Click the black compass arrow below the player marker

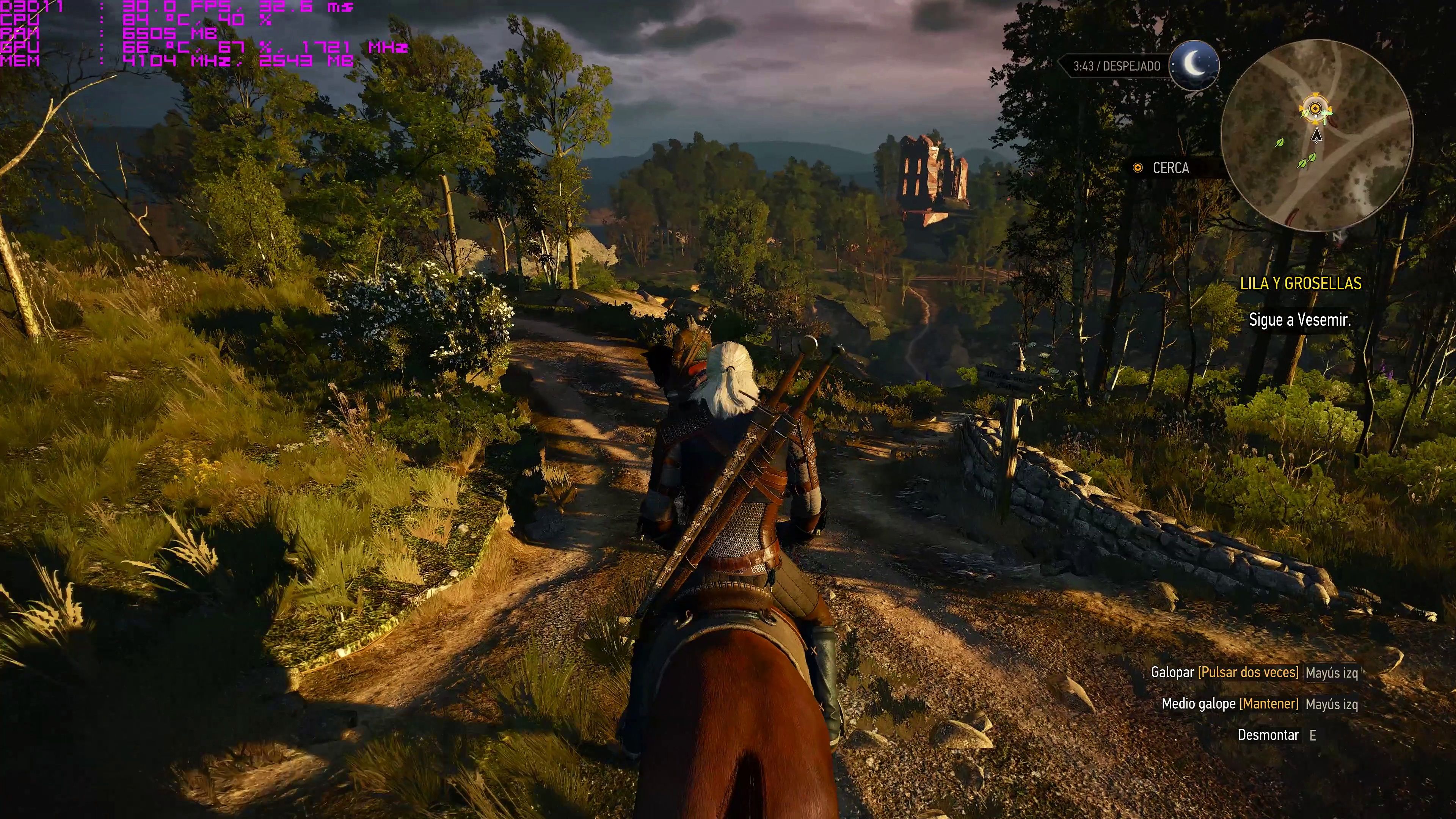(x=1316, y=136)
